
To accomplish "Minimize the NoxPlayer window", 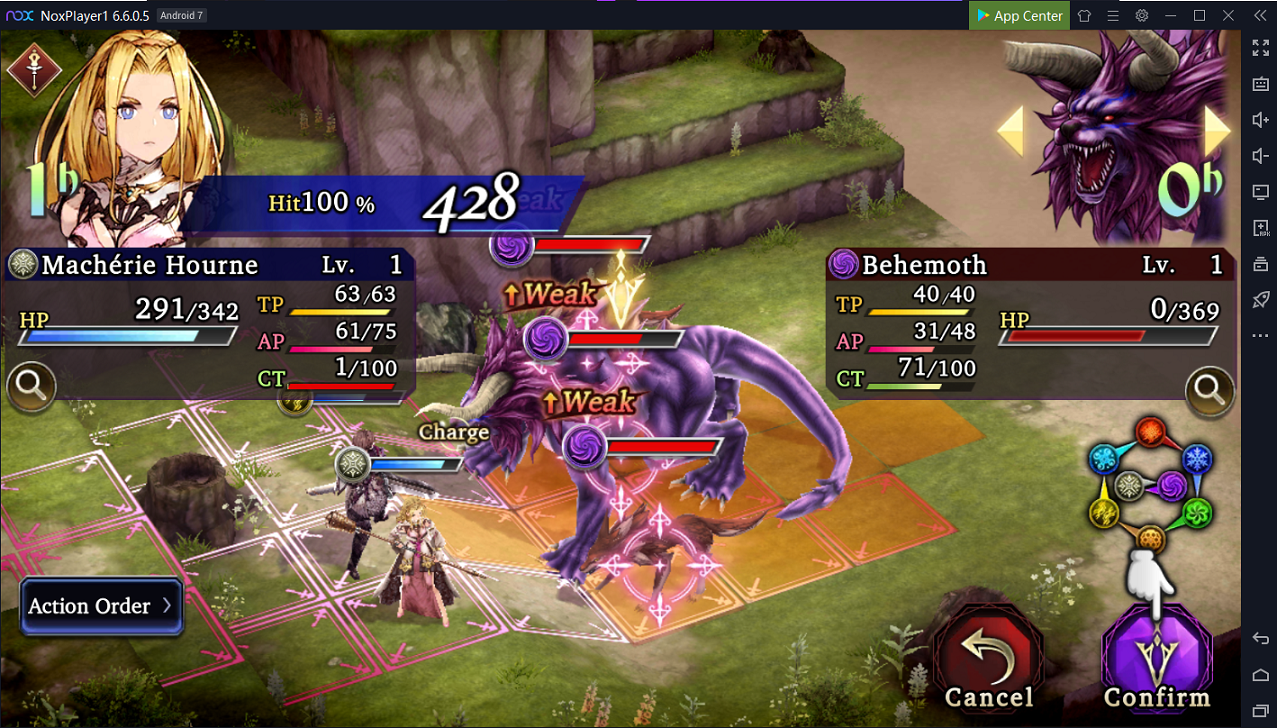I will pyautogui.click(x=1171, y=16).
